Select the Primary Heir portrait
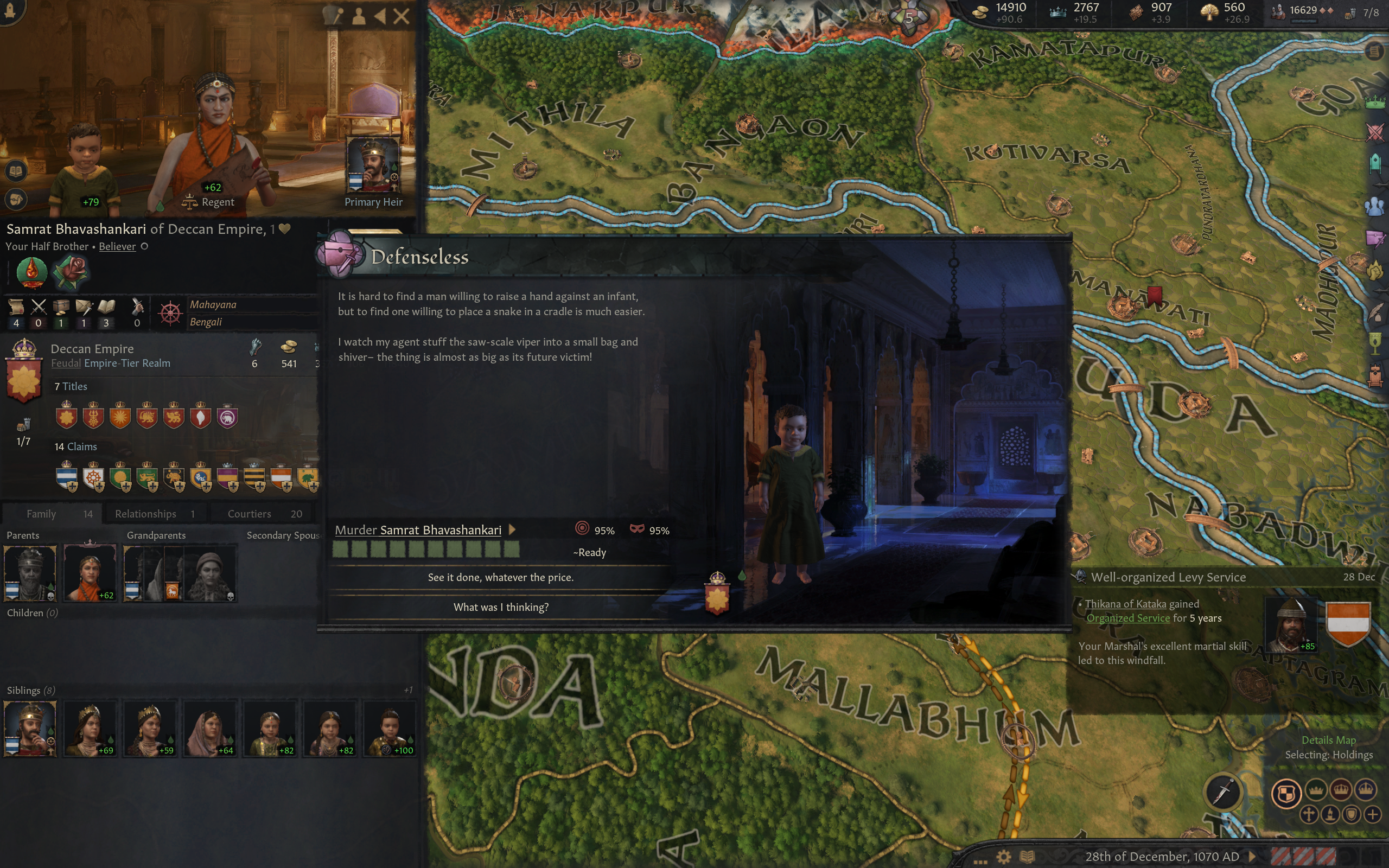This screenshot has height=868, width=1389. click(373, 165)
